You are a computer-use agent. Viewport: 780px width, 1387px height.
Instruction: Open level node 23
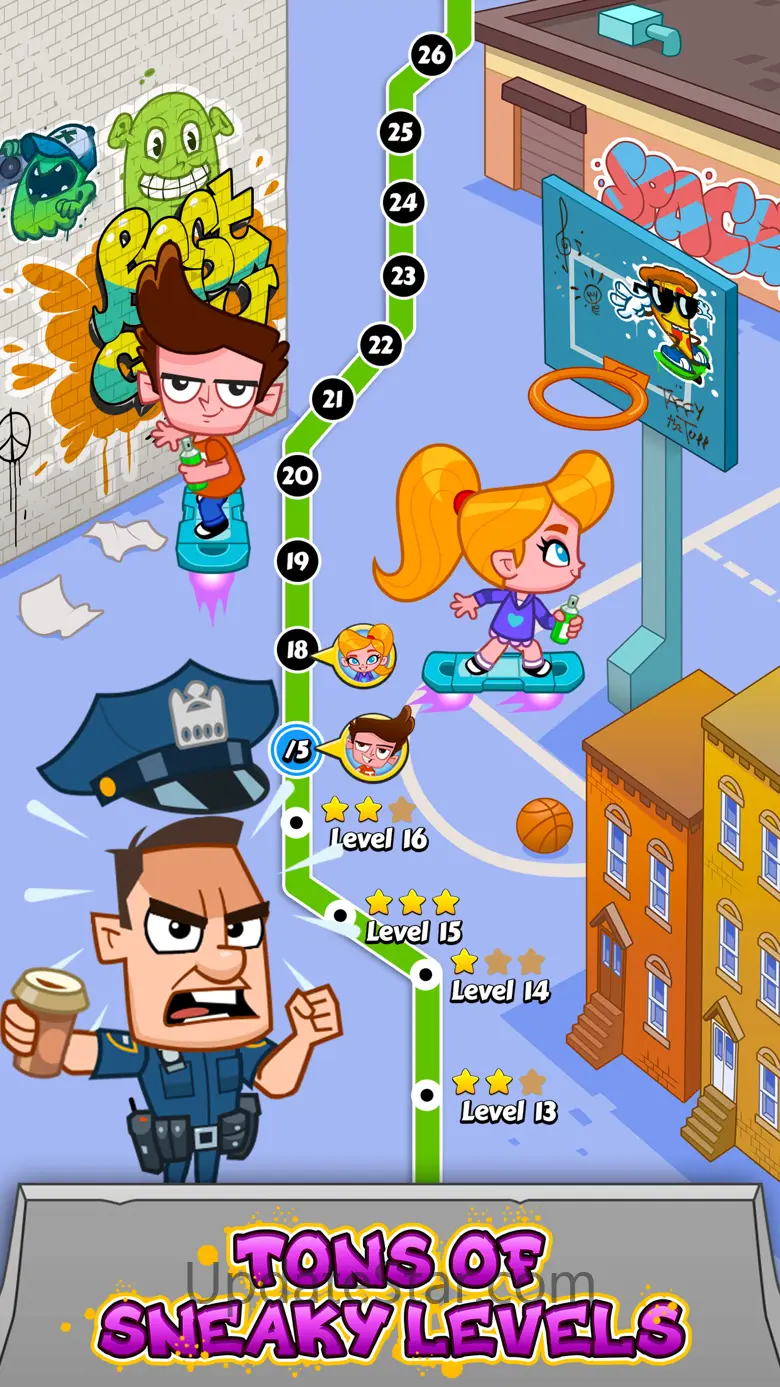coord(403,275)
